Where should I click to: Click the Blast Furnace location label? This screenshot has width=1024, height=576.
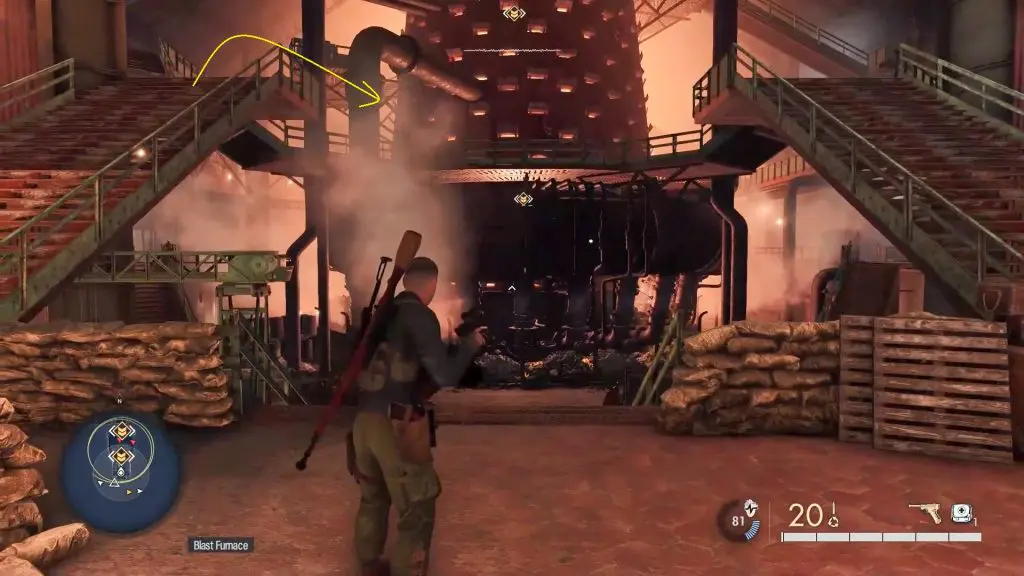pos(221,545)
